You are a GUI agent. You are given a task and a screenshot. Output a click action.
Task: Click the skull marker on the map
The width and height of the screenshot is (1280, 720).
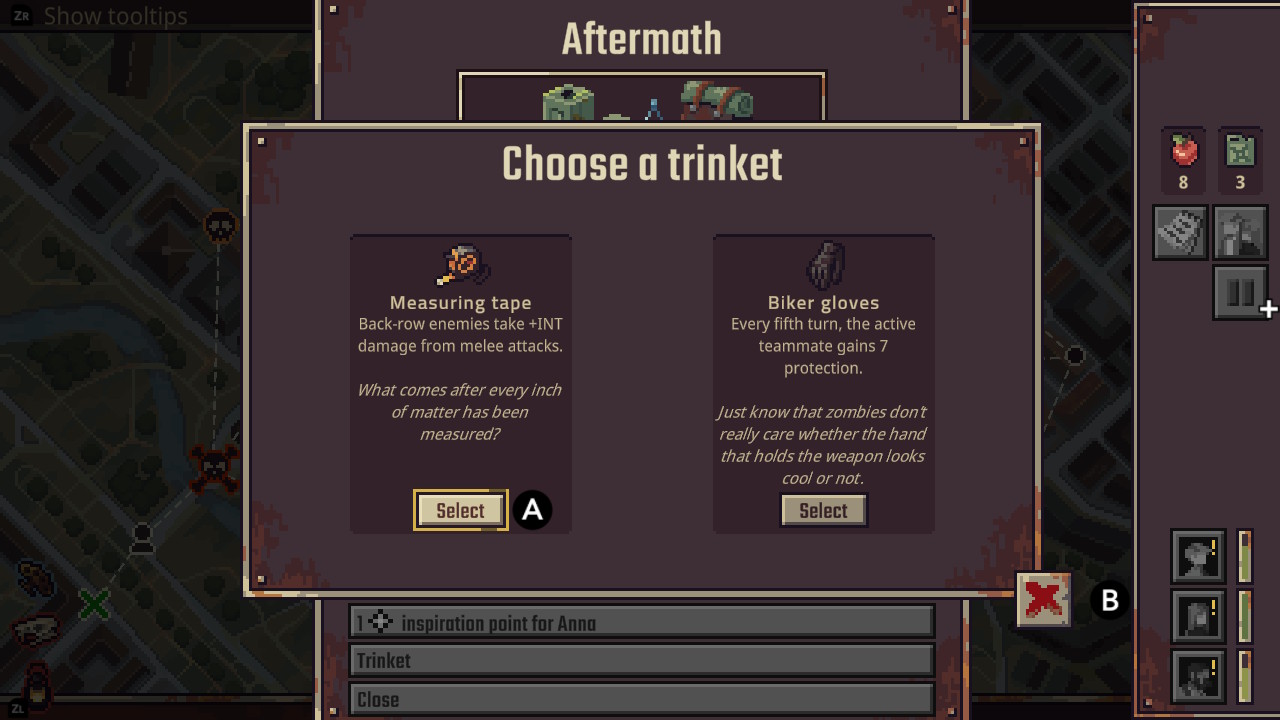tap(222, 226)
